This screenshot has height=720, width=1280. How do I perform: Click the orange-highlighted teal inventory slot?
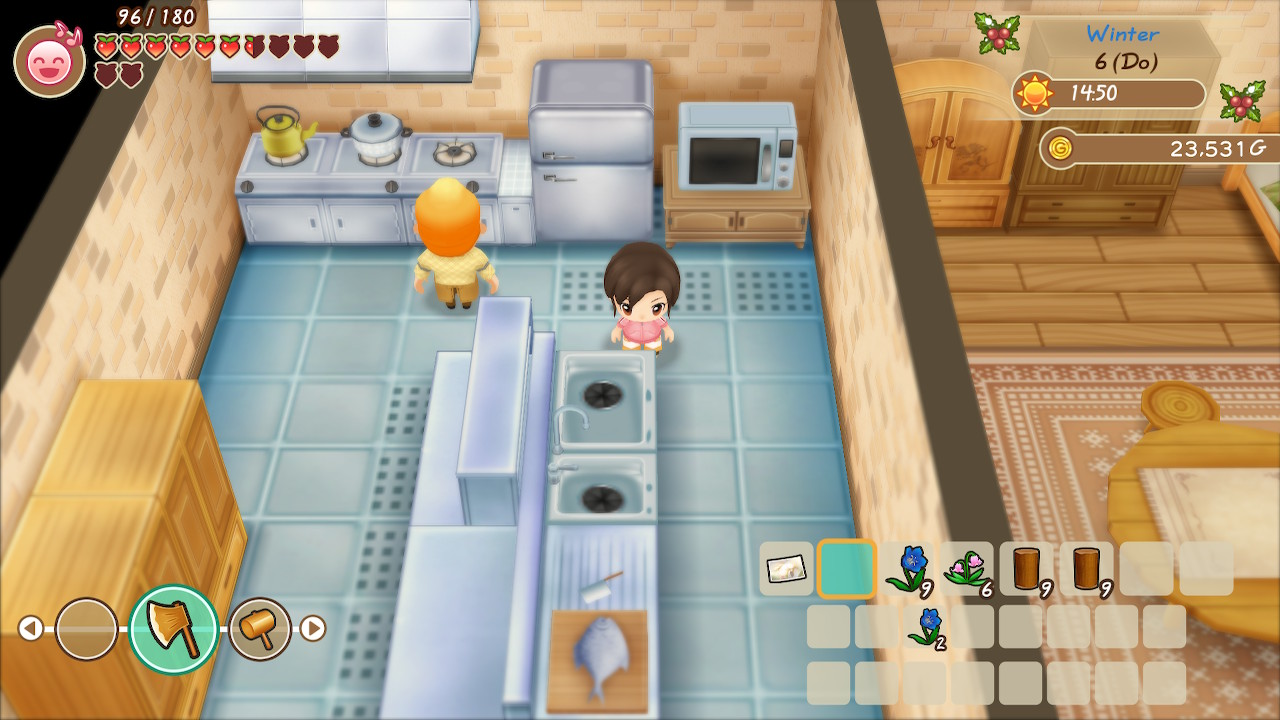tap(847, 569)
